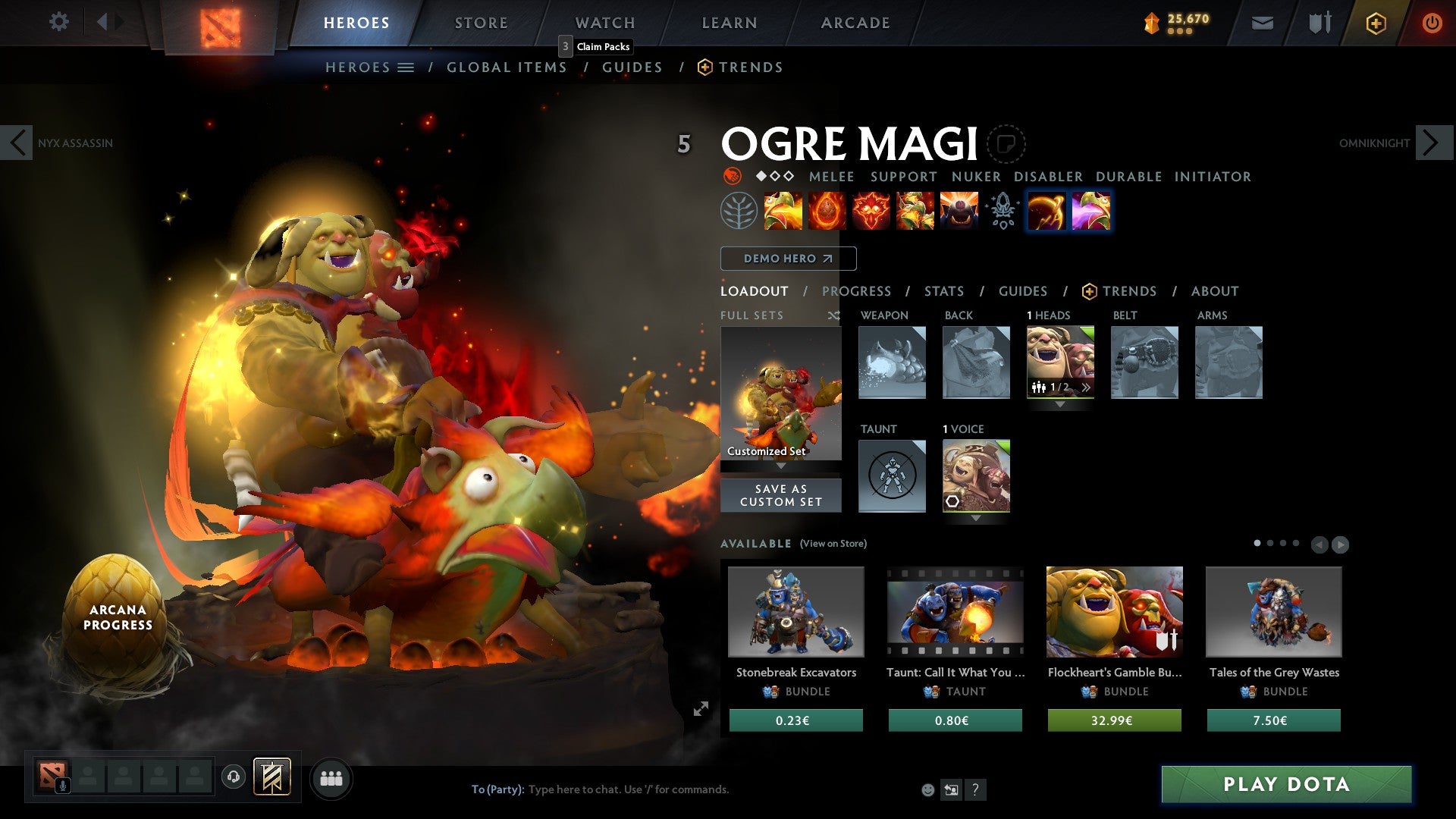This screenshot has width=1456, height=819.
Task: Launch Demo Hero mode
Action: pyautogui.click(x=788, y=259)
